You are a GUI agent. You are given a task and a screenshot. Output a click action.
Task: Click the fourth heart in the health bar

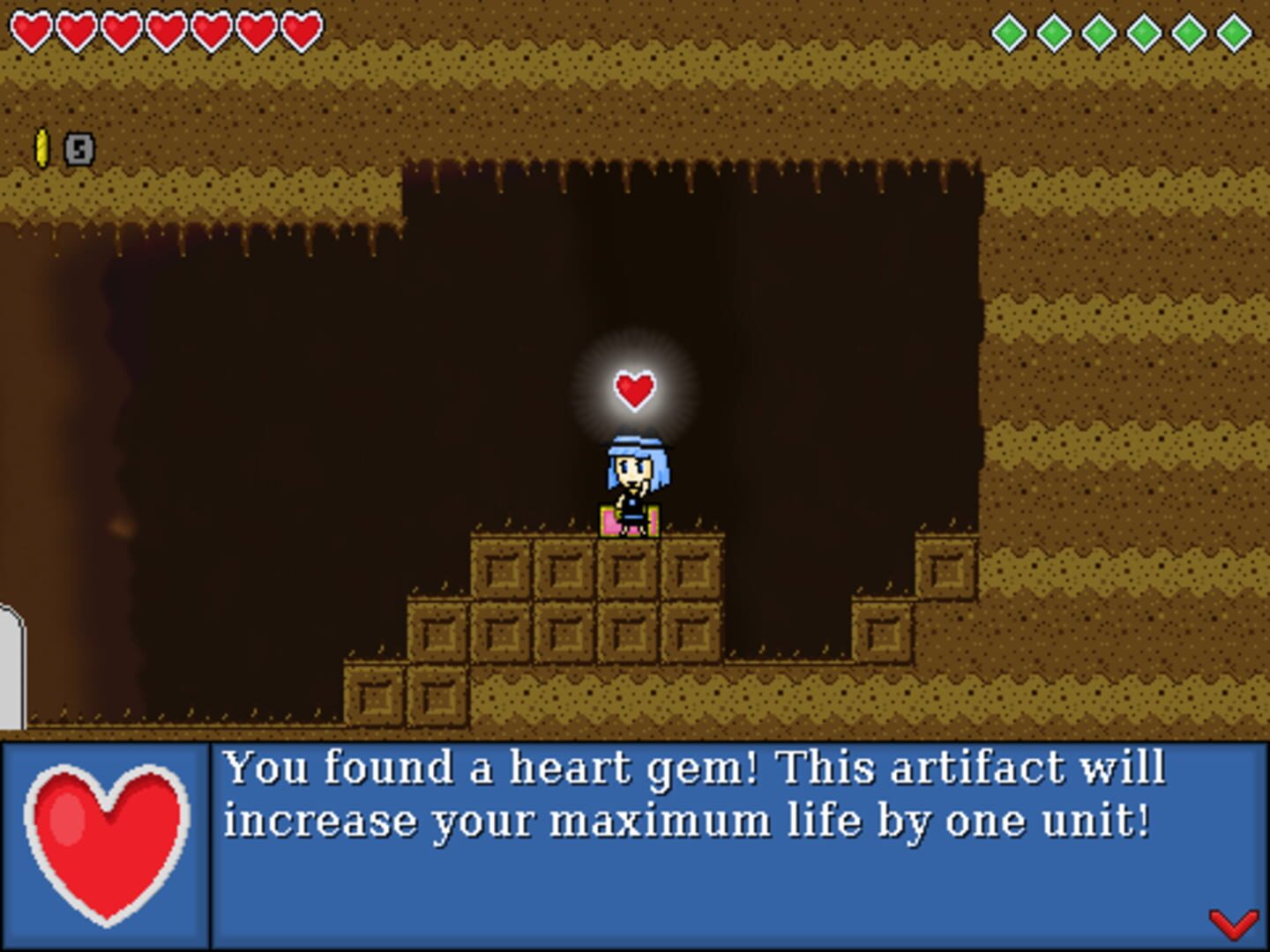click(x=165, y=29)
